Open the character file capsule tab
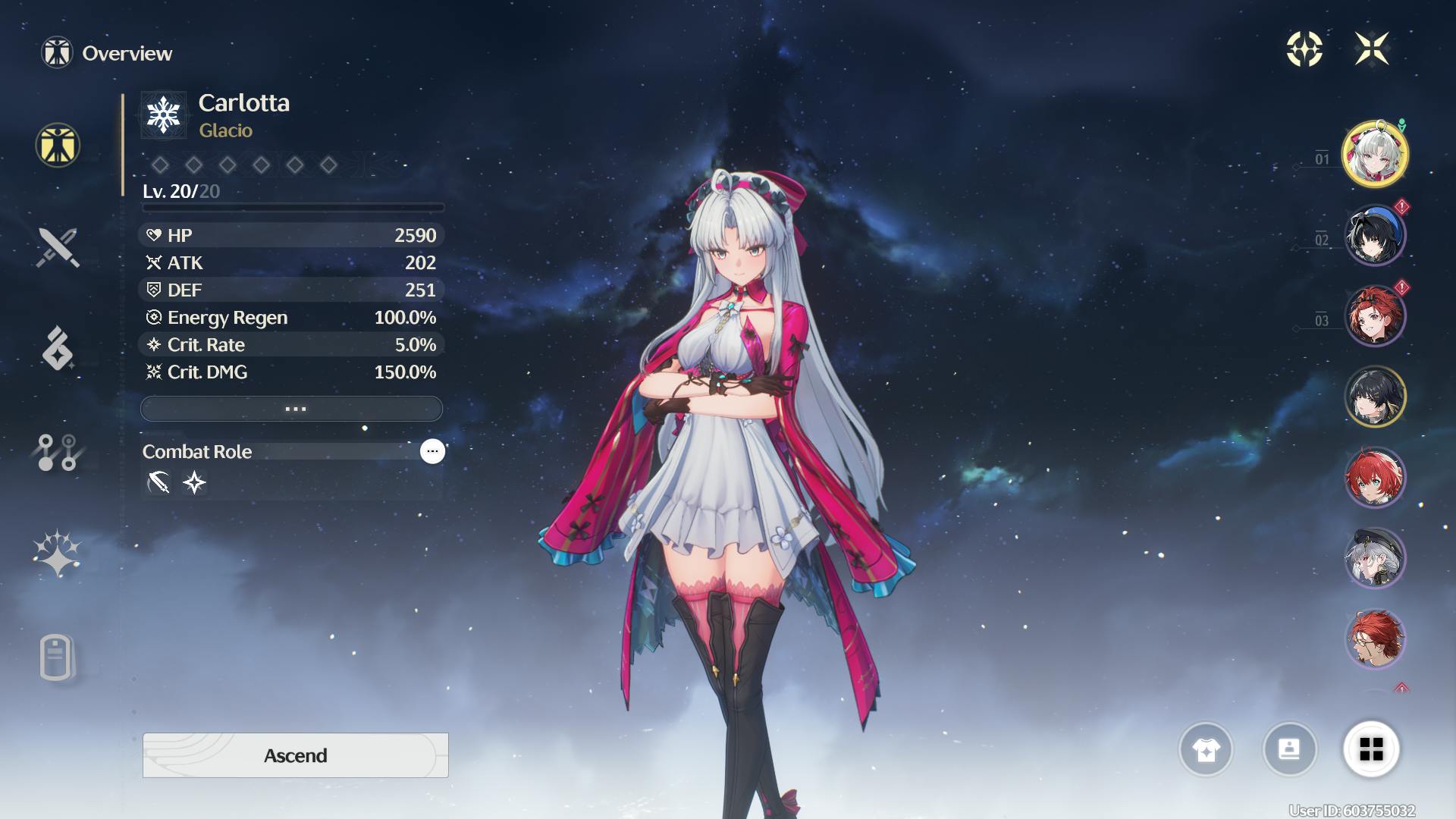 (56, 657)
